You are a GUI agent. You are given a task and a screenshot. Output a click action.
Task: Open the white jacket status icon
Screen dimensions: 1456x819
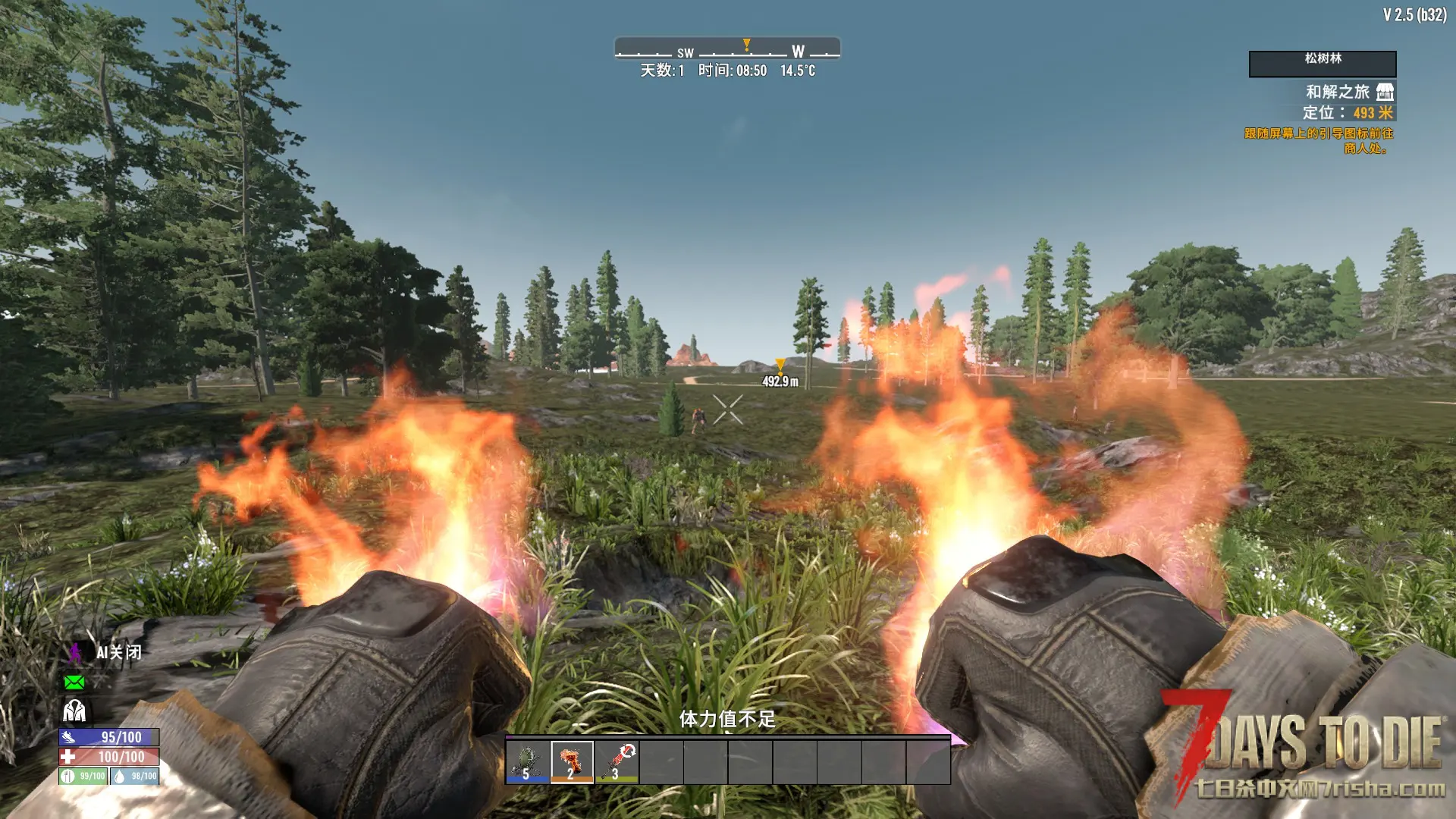(74, 711)
